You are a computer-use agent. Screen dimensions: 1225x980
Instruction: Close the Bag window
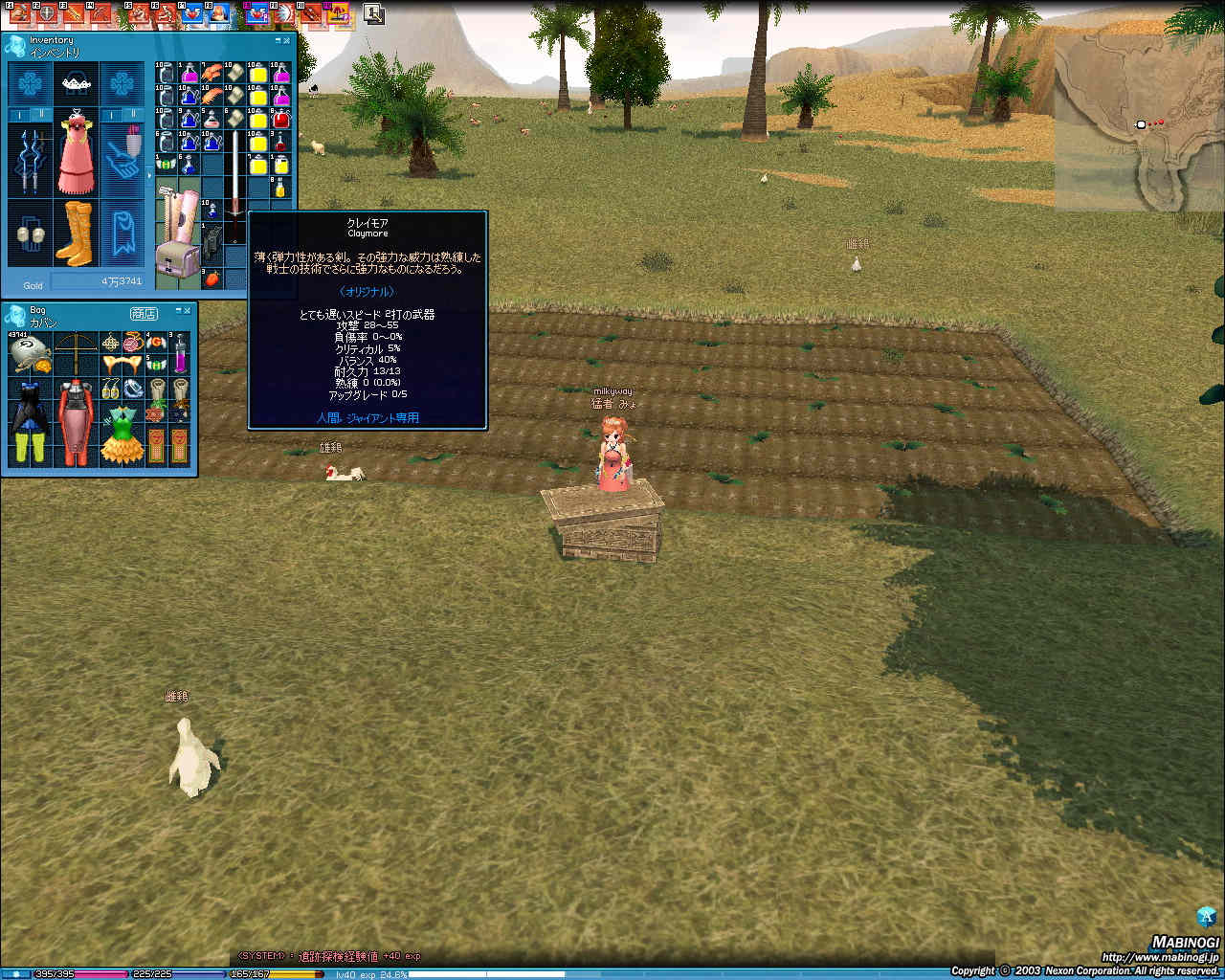pos(188,312)
